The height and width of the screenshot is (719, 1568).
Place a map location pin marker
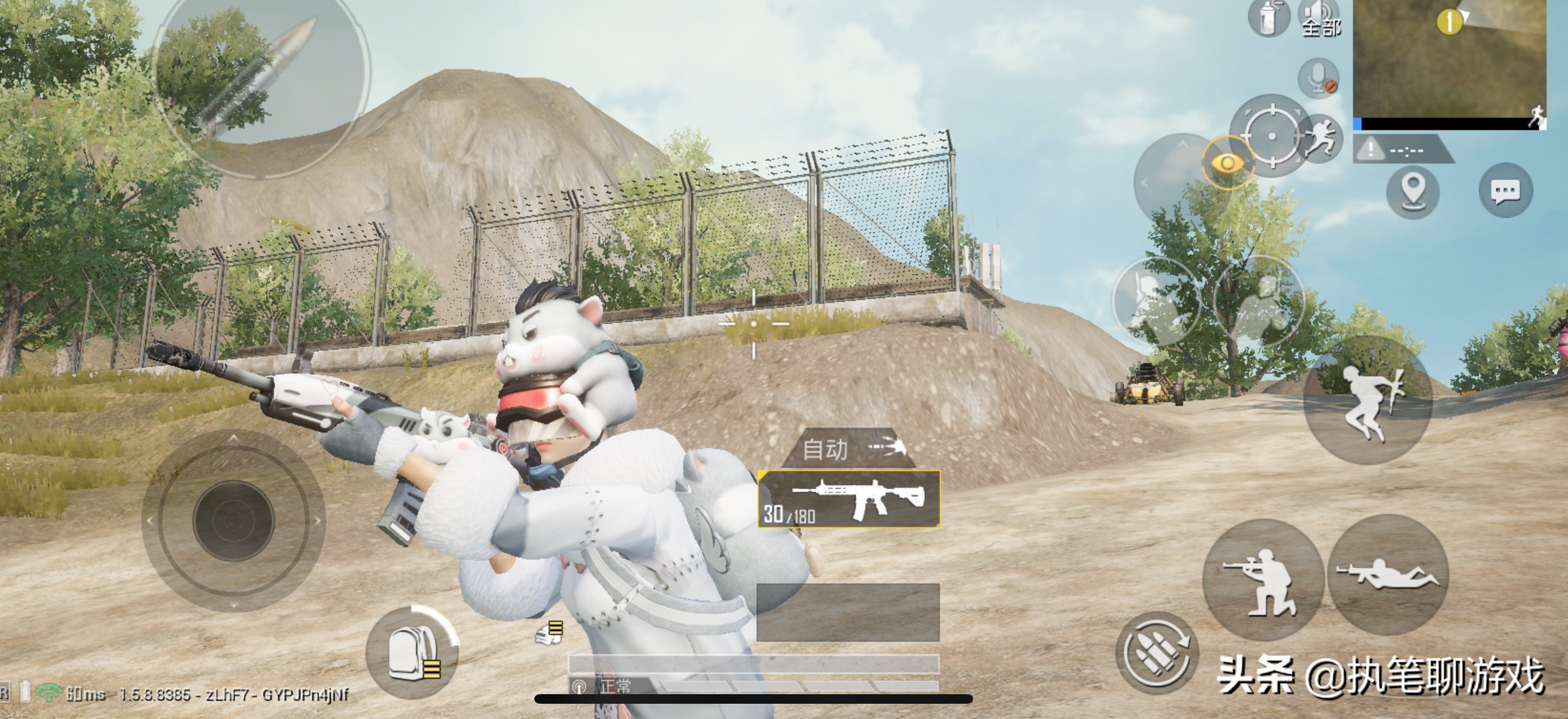click(x=1412, y=190)
